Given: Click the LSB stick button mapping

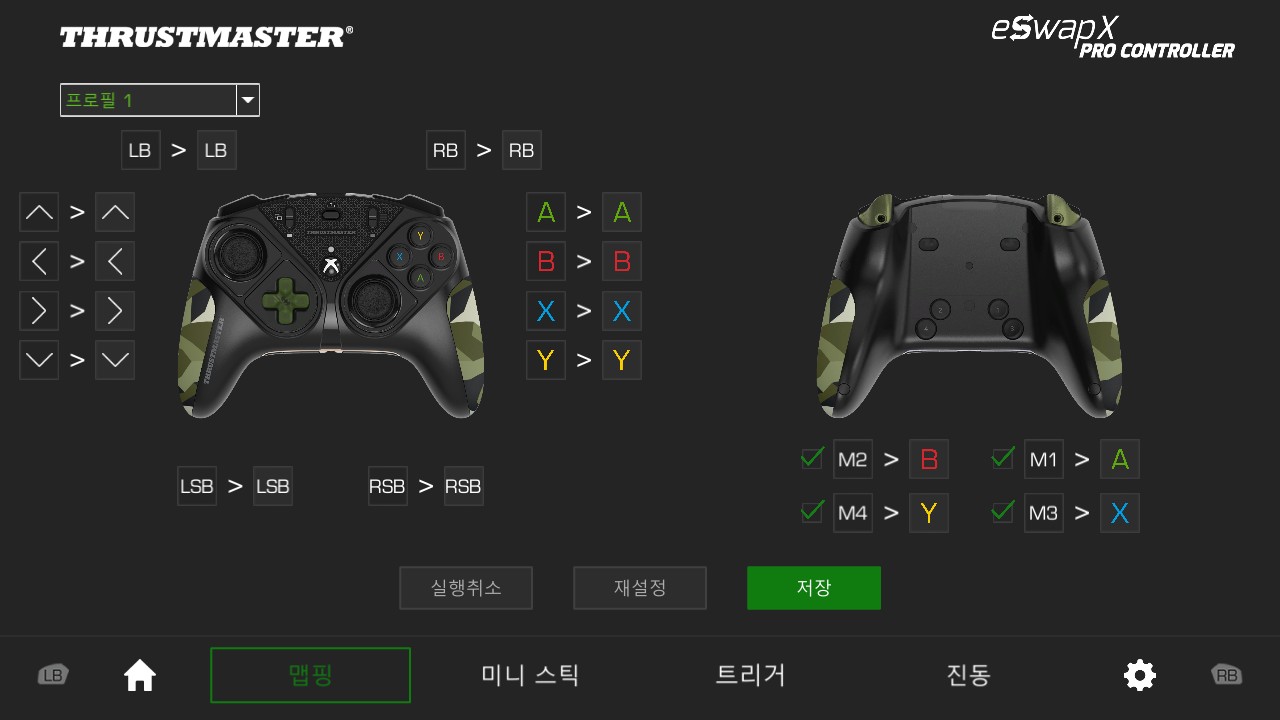Looking at the screenshot, I should pyautogui.click(x=197, y=486).
